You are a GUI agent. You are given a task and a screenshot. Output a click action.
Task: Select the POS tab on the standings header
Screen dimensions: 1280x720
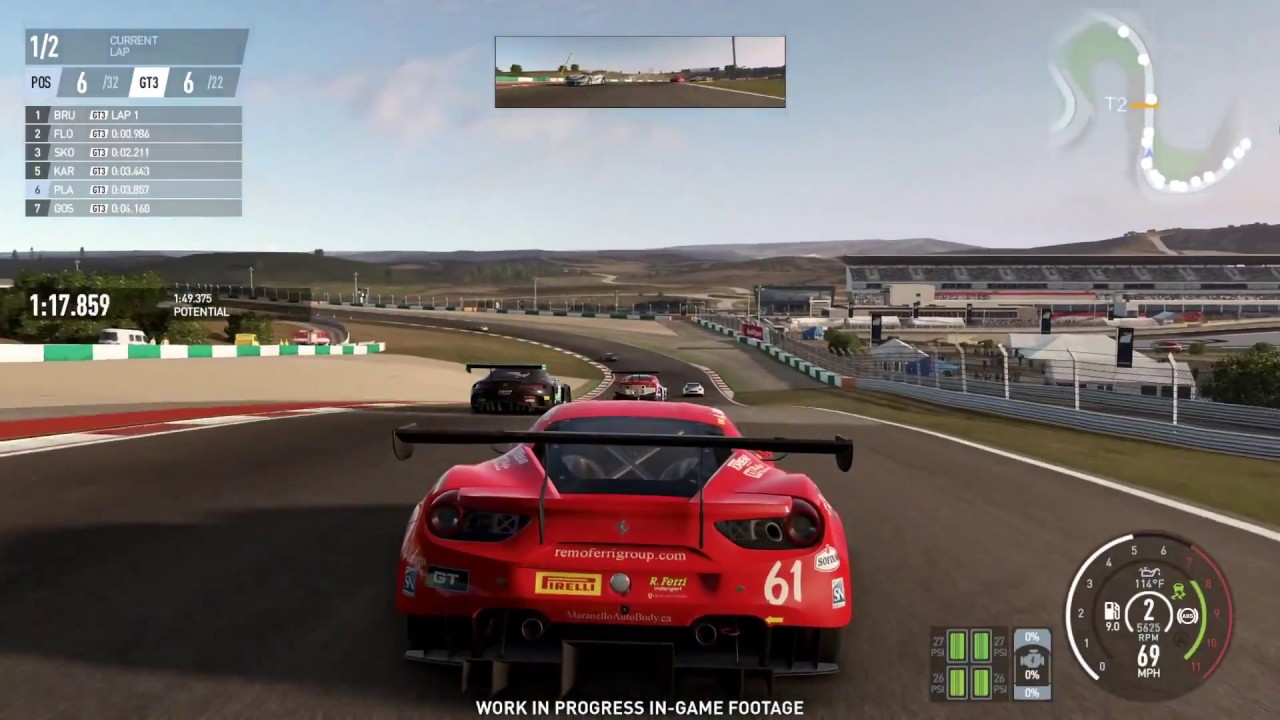(40, 83)
